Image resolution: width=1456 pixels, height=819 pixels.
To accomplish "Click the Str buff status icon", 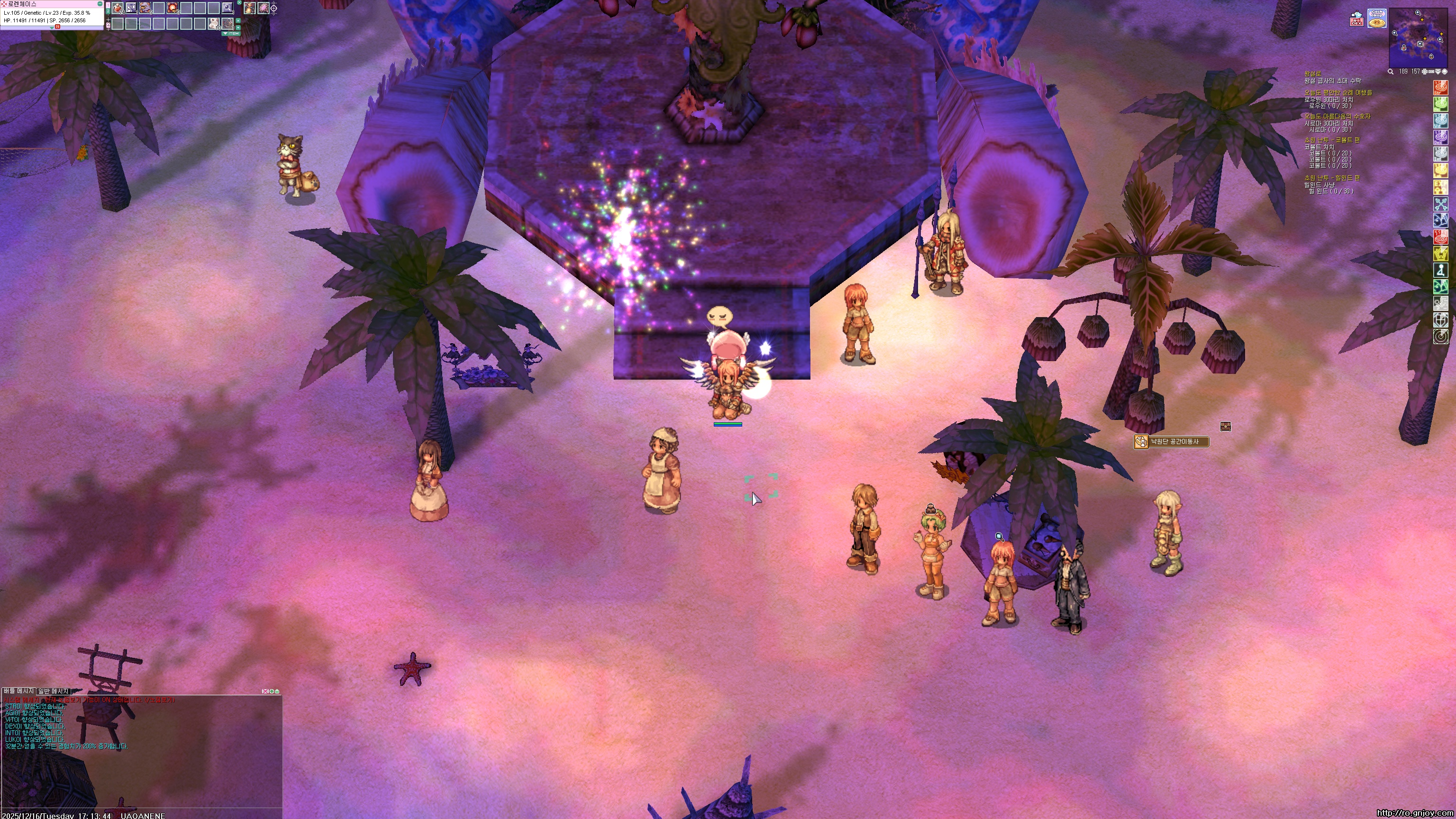I will (x=1441, y=88).
